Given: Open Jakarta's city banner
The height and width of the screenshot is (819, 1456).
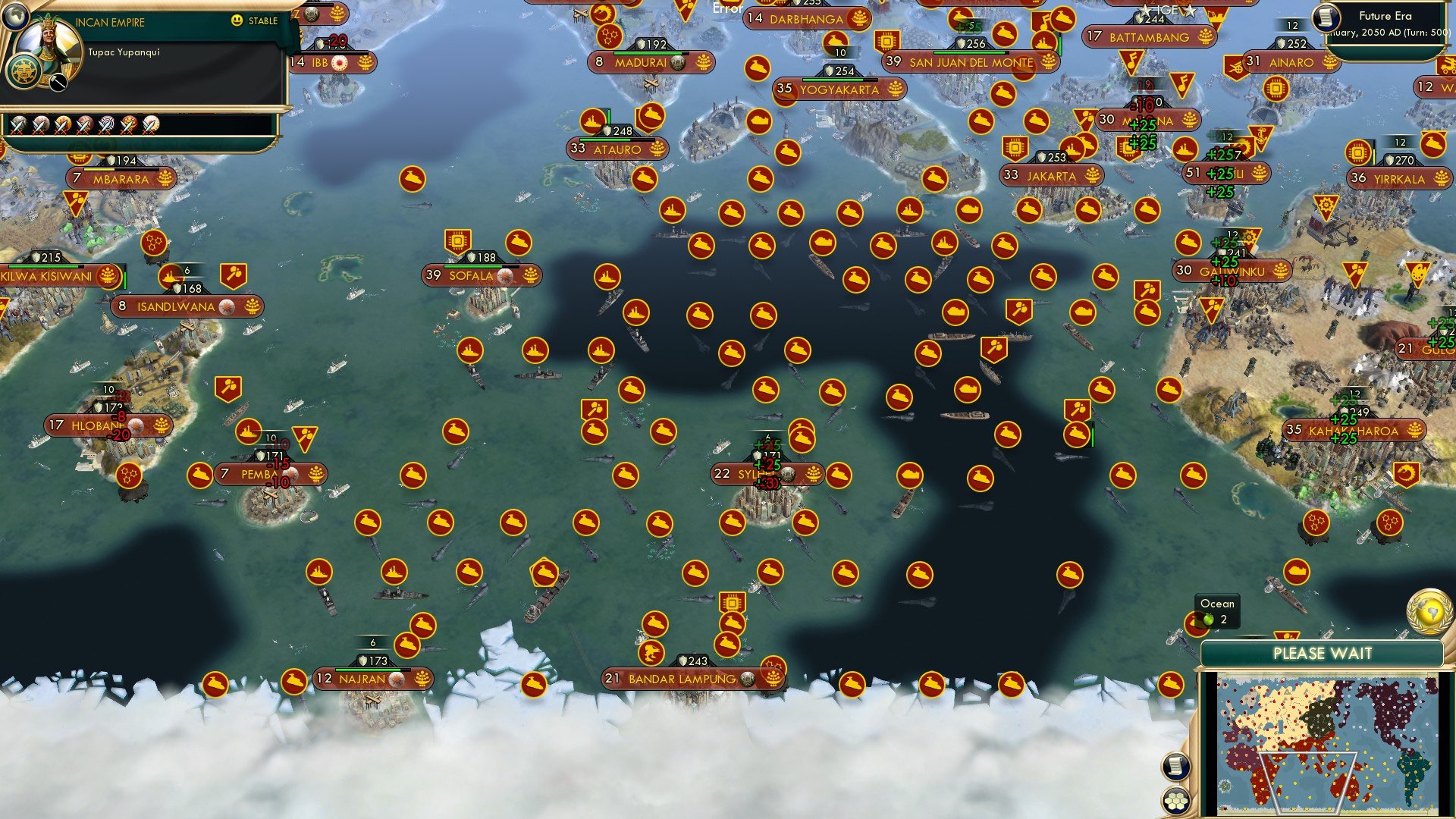Looking at the screenshot, I should tap(1050, 176).
